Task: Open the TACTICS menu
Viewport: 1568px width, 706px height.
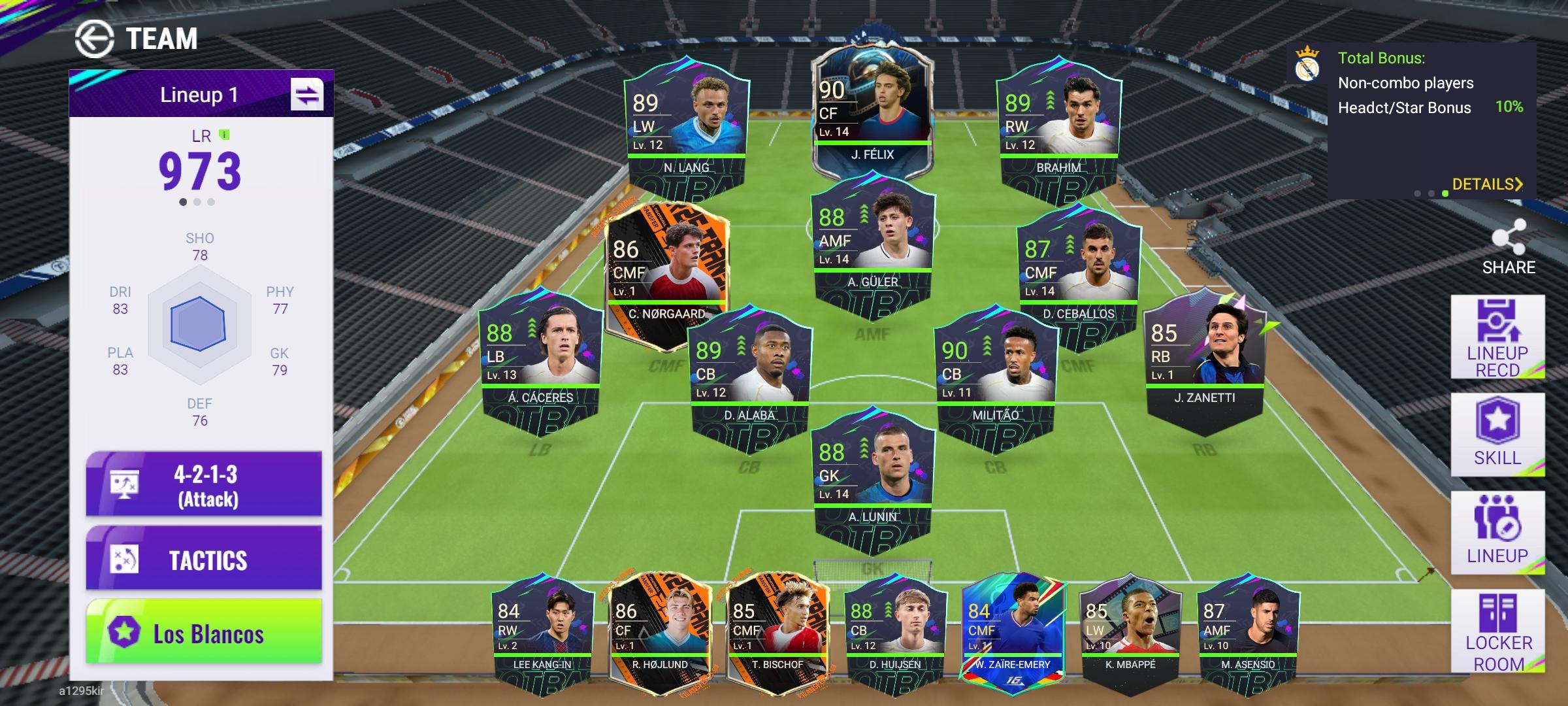Action: pos(204,560)
